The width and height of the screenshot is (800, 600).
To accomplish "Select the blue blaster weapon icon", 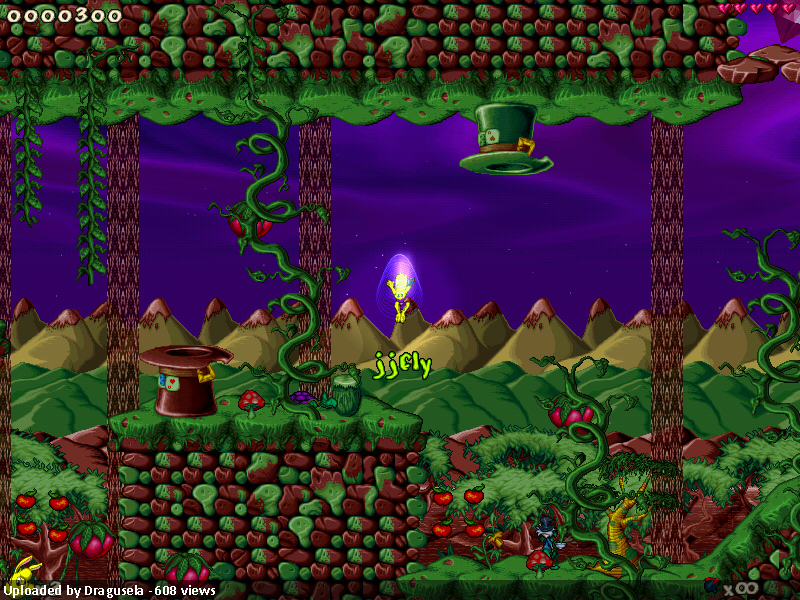I will pos(712,585).
